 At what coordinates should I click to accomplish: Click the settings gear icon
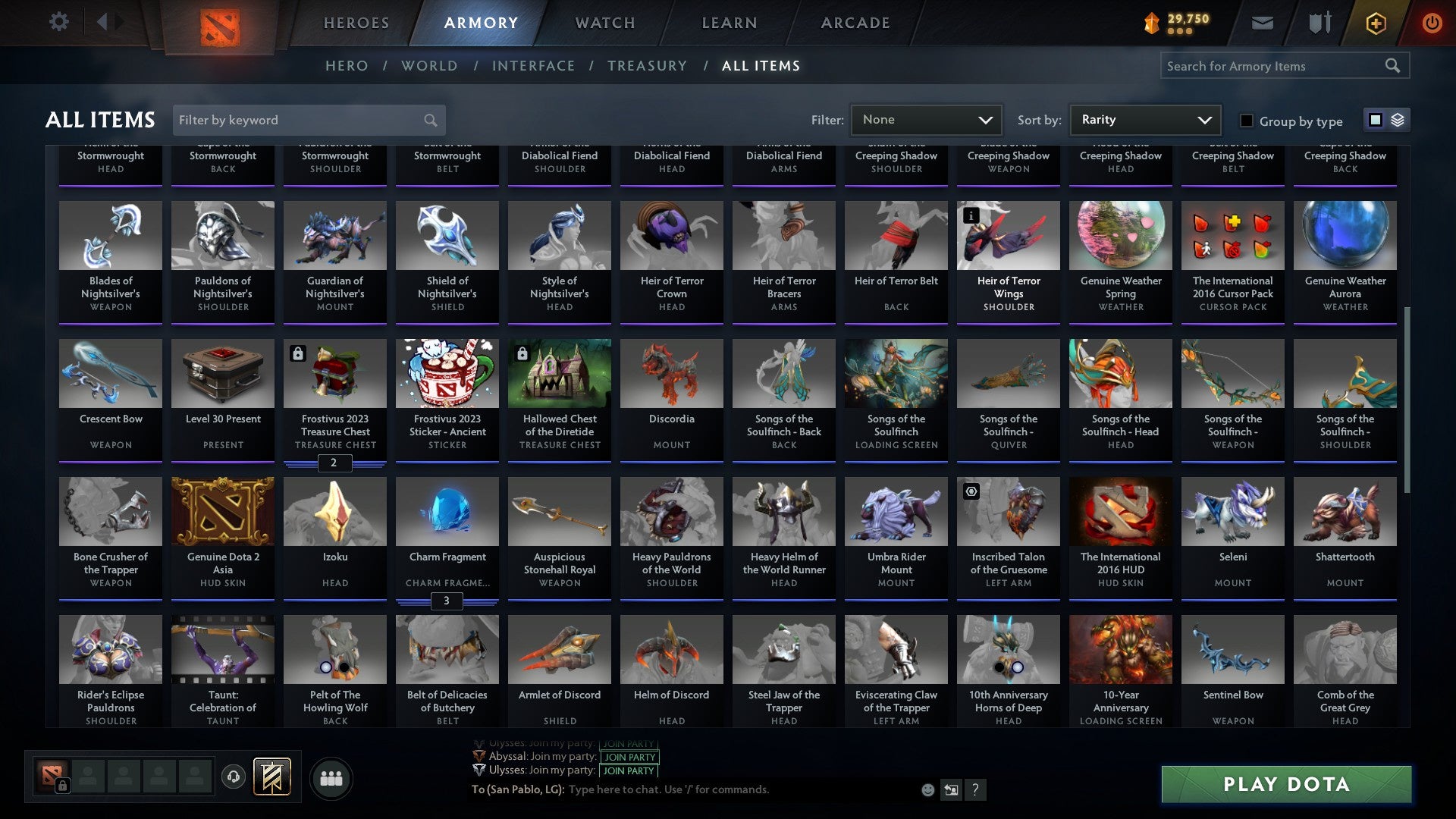(x=58, y=23)
